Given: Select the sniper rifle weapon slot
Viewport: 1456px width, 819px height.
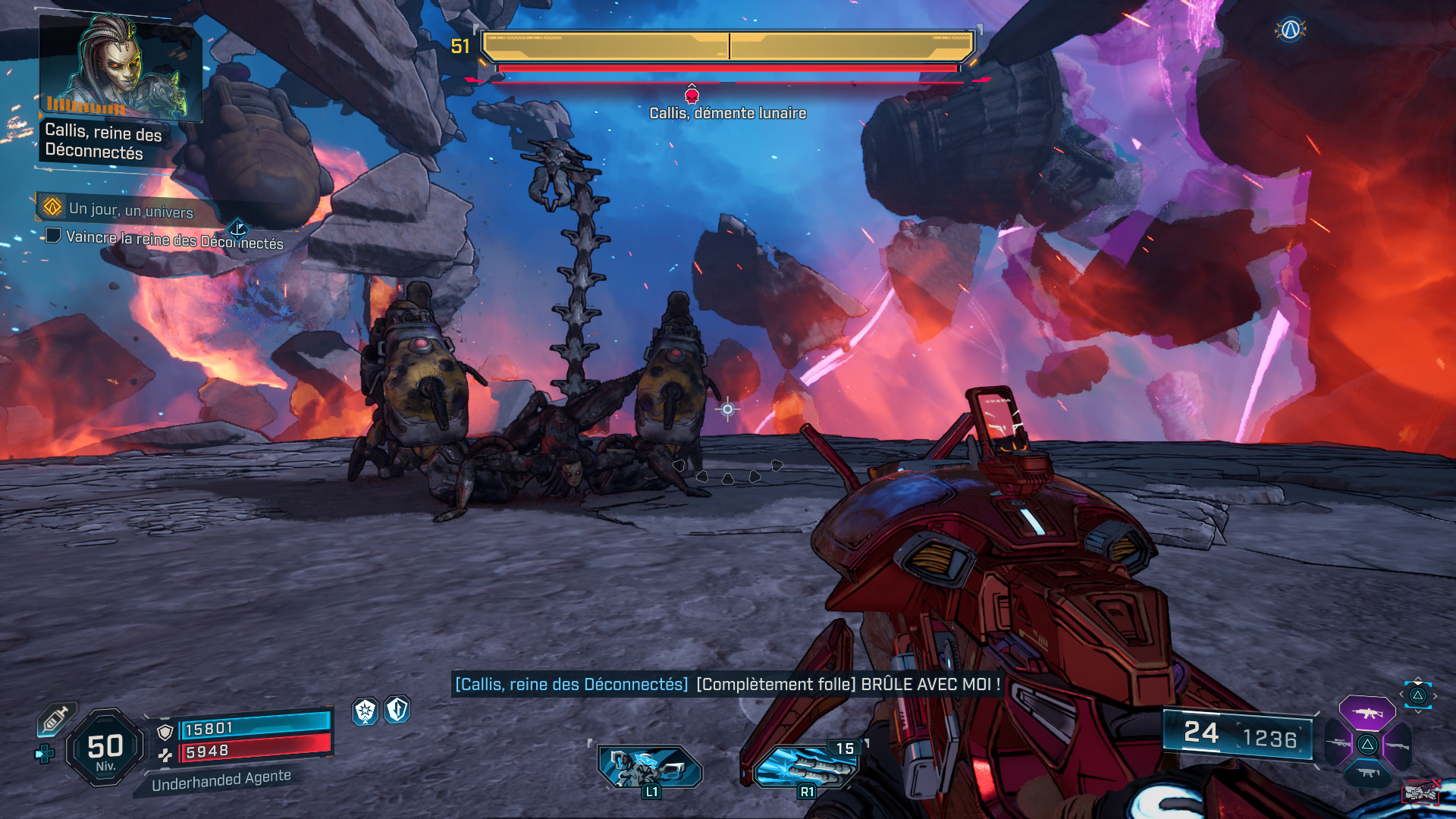Looking at the screenshot, I should coord(1337,742).
